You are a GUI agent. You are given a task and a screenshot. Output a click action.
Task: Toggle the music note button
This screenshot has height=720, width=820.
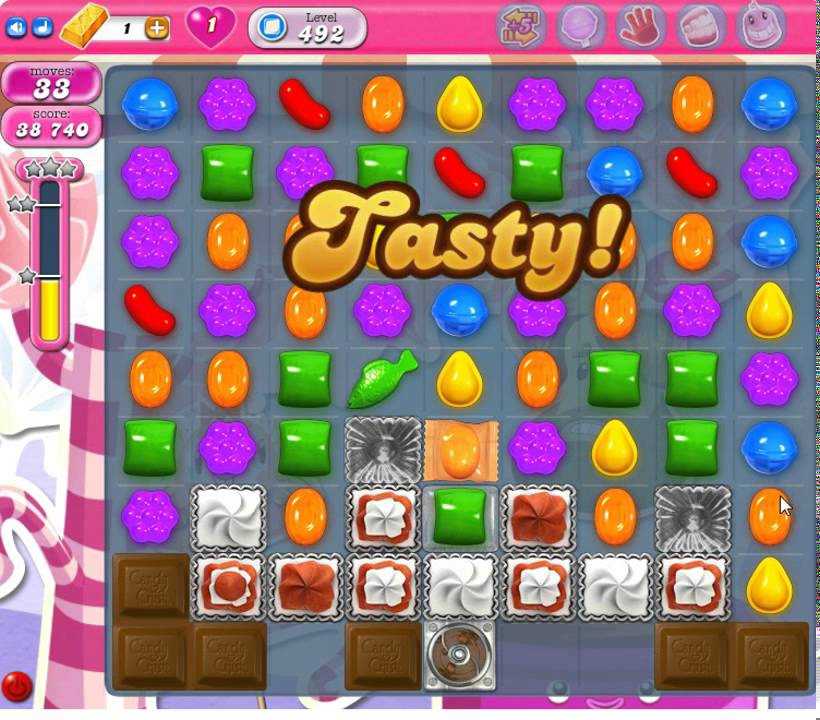[x=40, y=28]
